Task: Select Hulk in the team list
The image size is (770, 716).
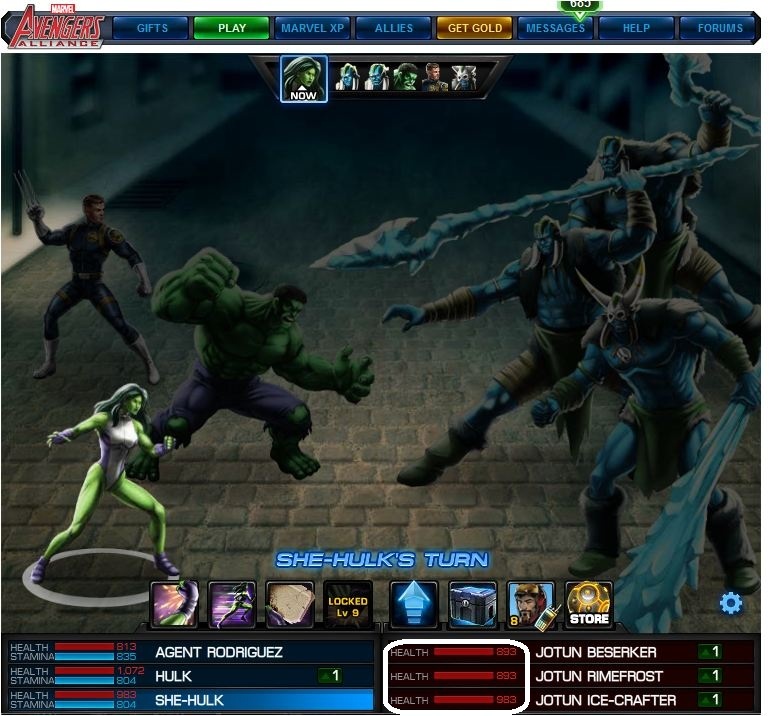Action: click(173, 676)
